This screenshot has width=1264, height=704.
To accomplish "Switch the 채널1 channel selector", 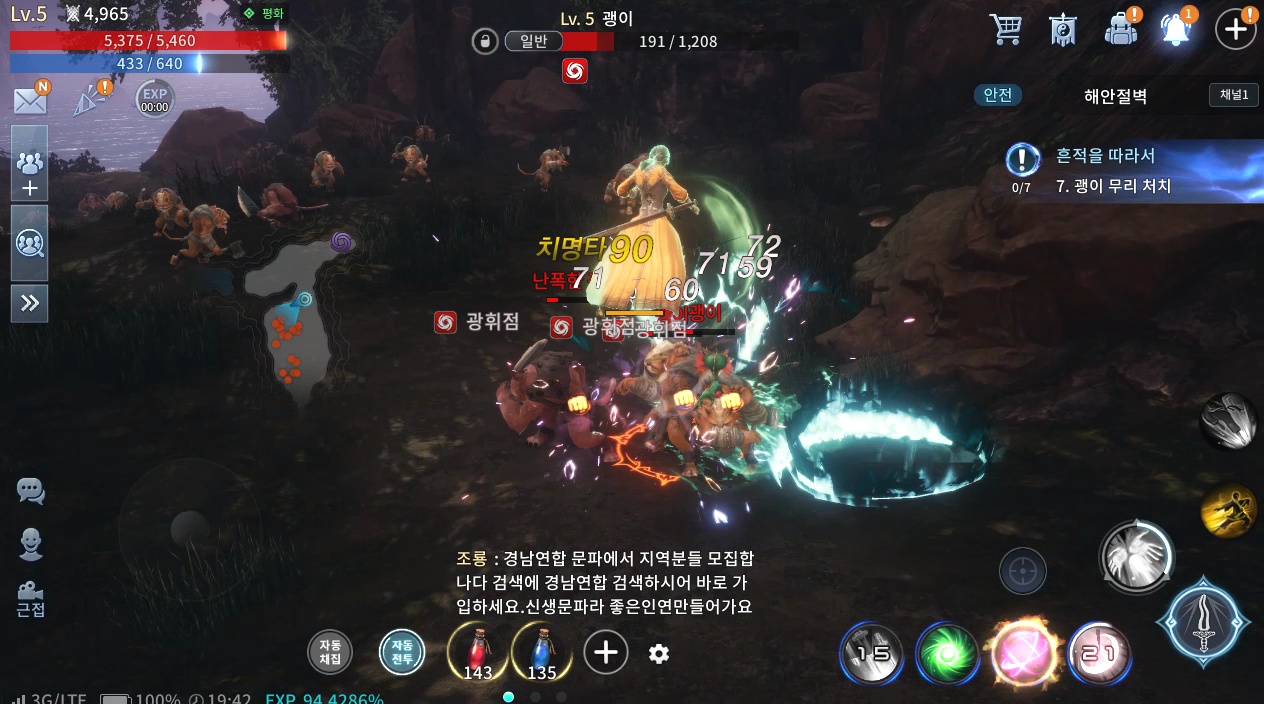I will coord(1233,95).
